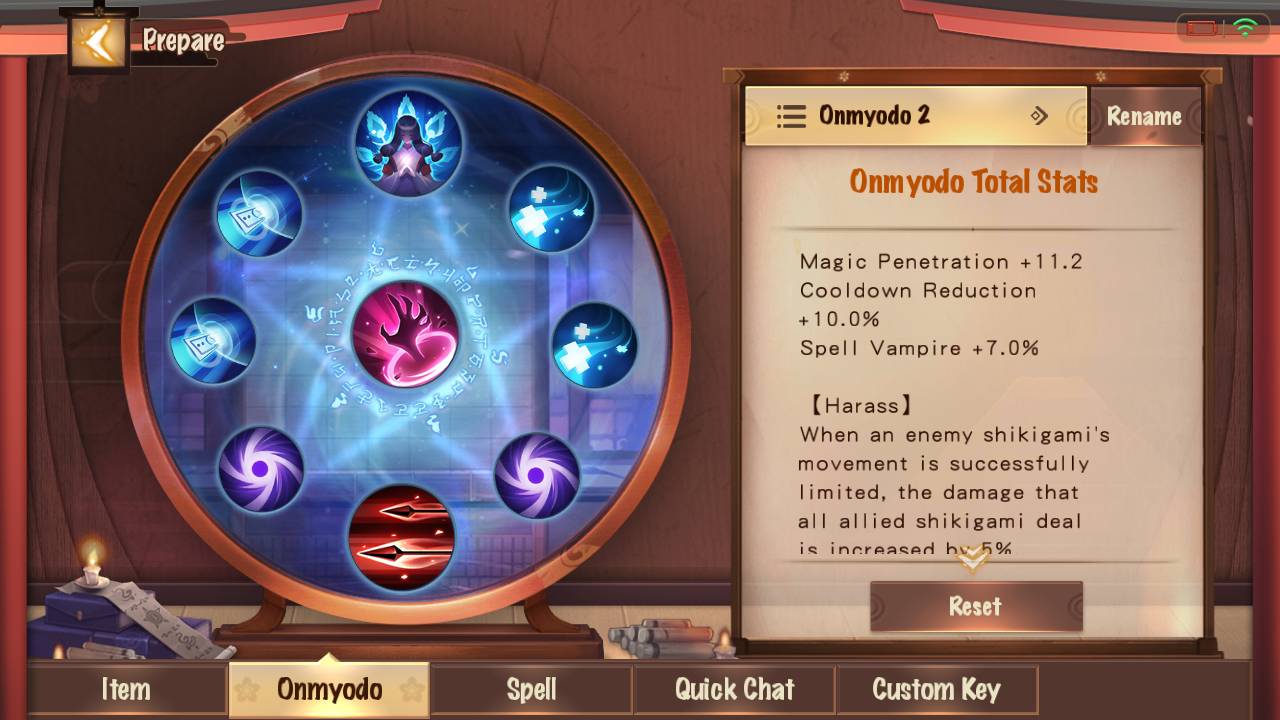Expand the stats with the double chevron
The height and width of the screenshot is (720, 1280).
pos(973,559)
